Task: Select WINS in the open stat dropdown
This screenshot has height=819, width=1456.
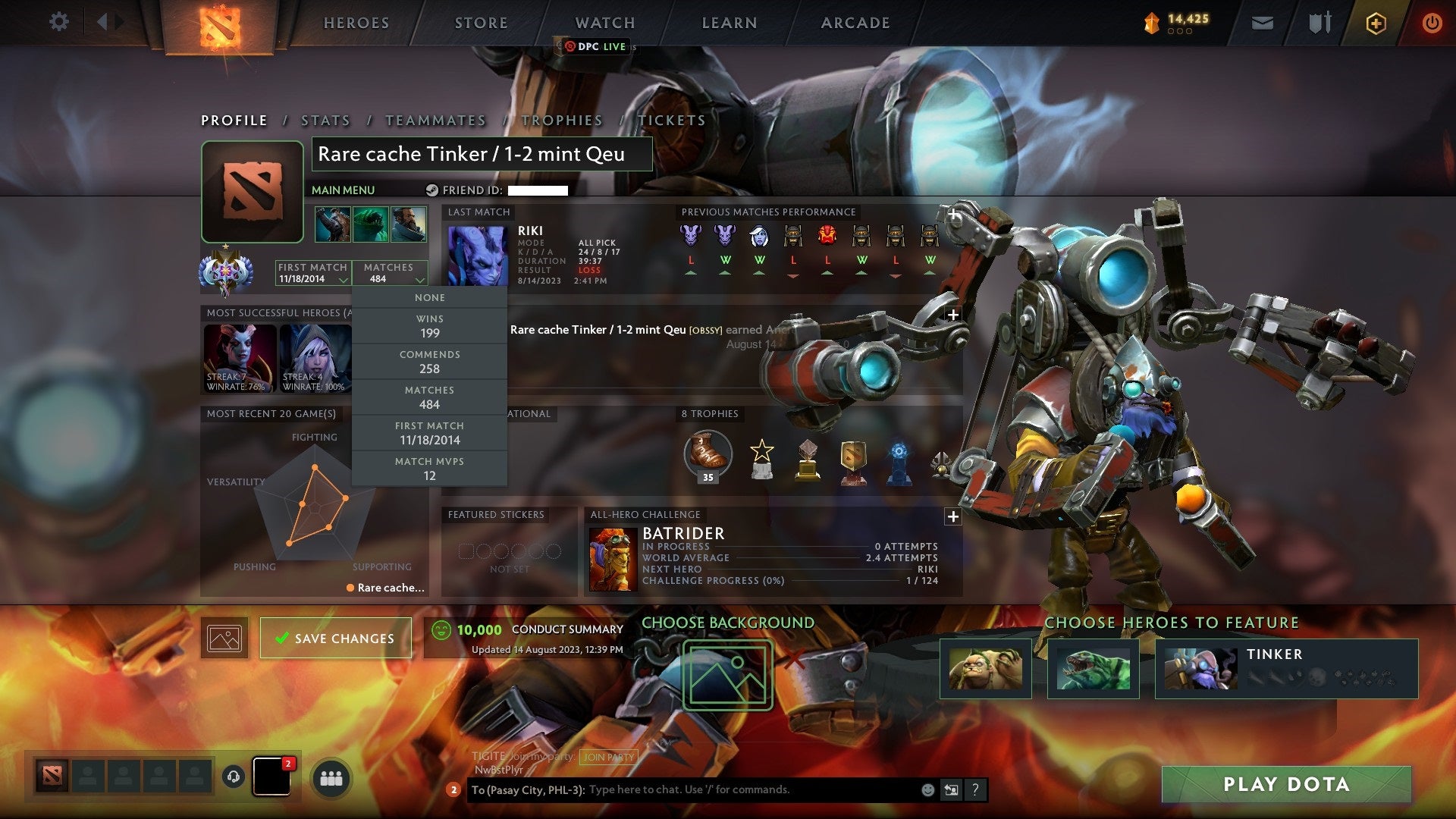Action: click(429, 326)
